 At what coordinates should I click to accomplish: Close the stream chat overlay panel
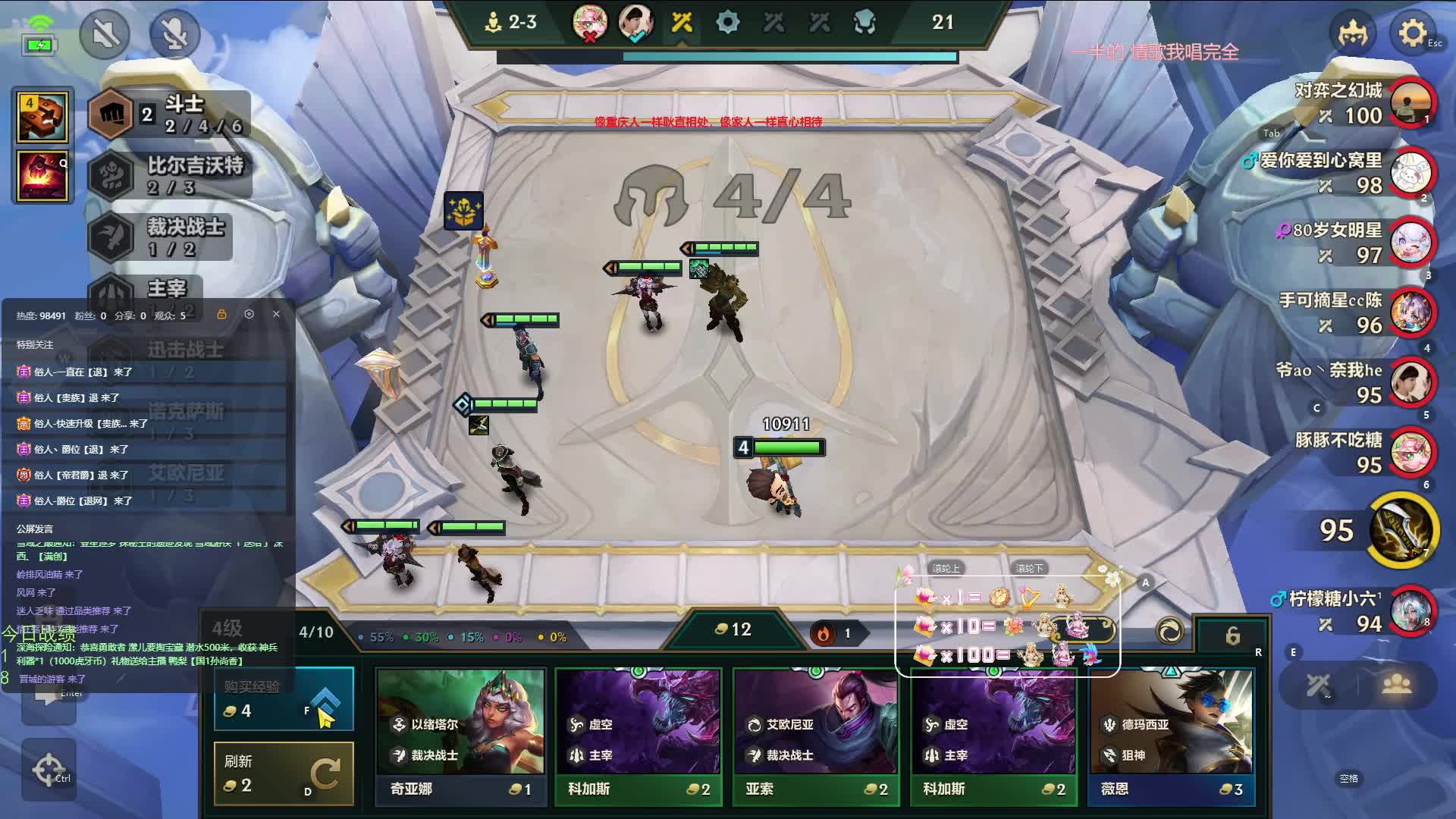[276, 314]
